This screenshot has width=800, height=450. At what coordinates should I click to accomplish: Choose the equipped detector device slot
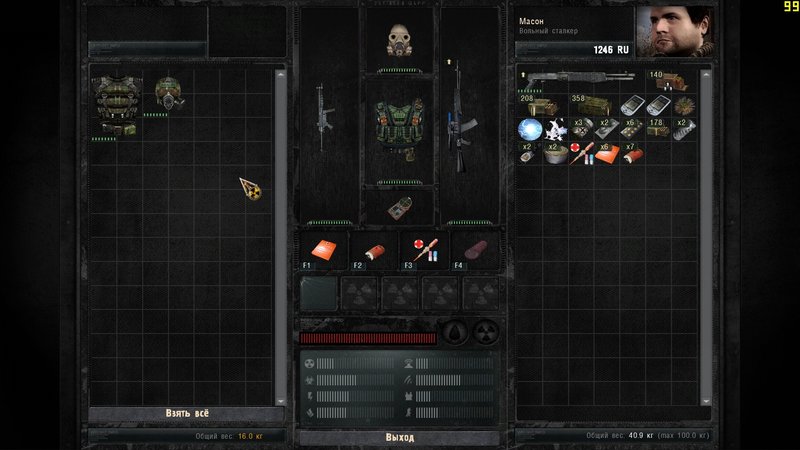[401, 204]
